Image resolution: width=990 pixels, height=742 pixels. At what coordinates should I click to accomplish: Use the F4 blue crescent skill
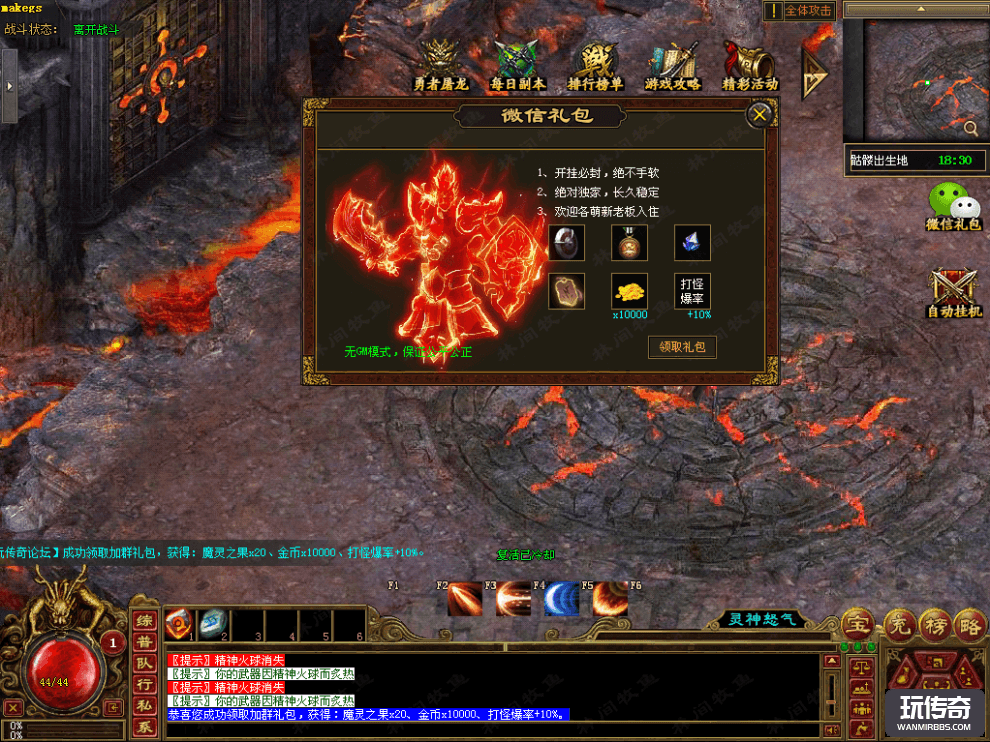561,599
